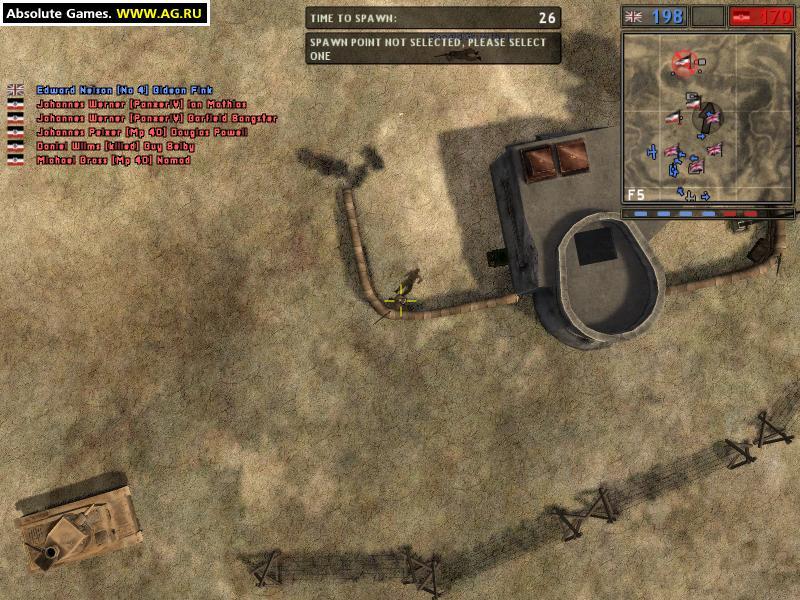The image size is (800, 600).
Task: Select the red-circled German flag on the minimap
Action: 684,63
